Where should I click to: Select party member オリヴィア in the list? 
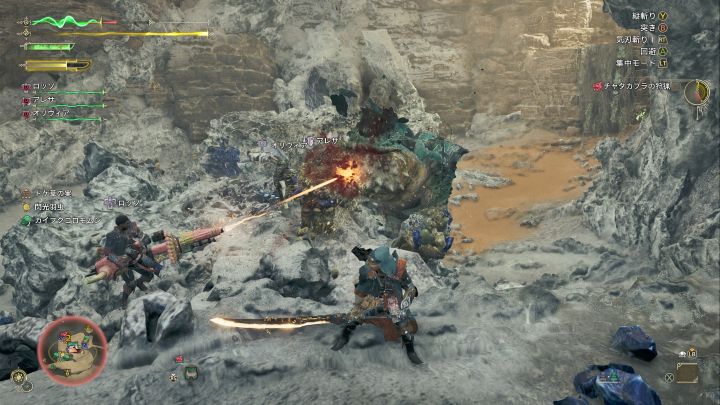click(x=50, y=114)
